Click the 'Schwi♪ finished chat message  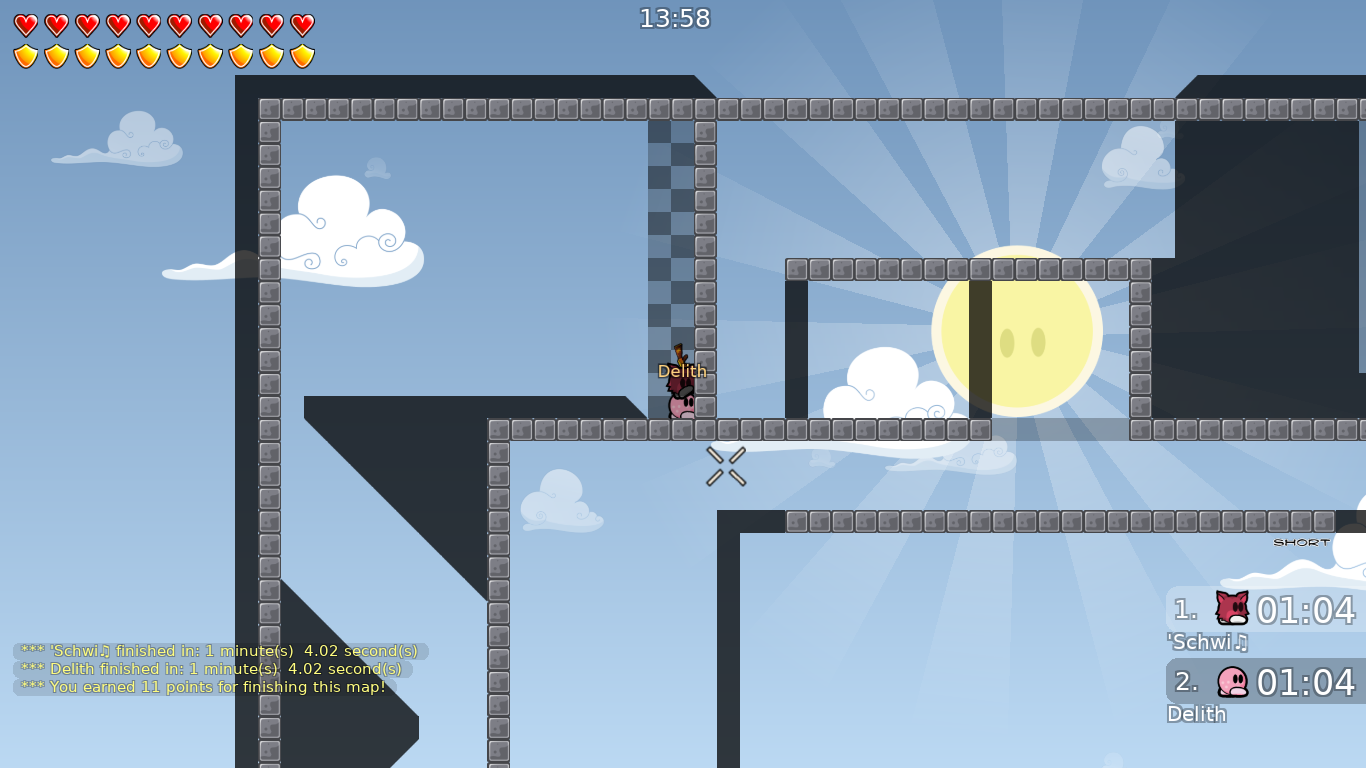218,650
